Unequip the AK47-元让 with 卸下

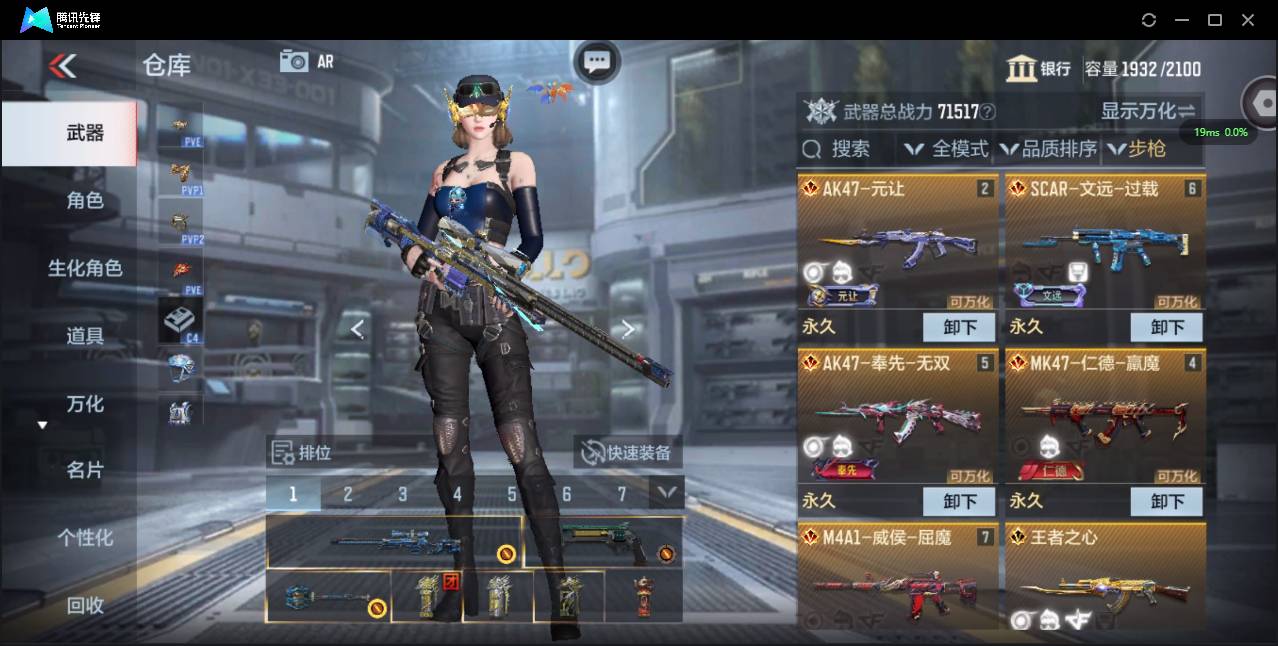click(958, 327)
